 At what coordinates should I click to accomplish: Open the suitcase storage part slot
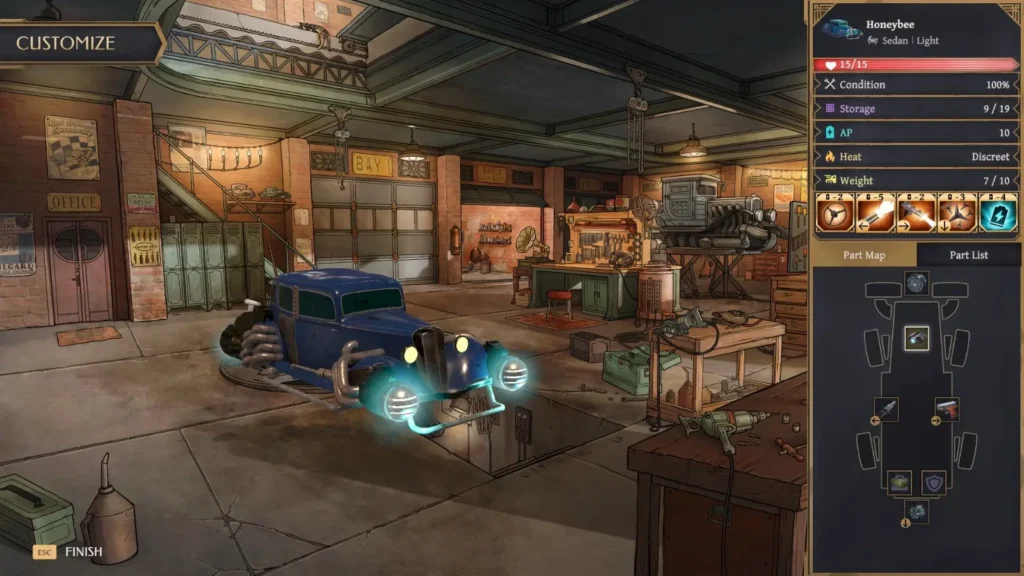click(899, 482)
